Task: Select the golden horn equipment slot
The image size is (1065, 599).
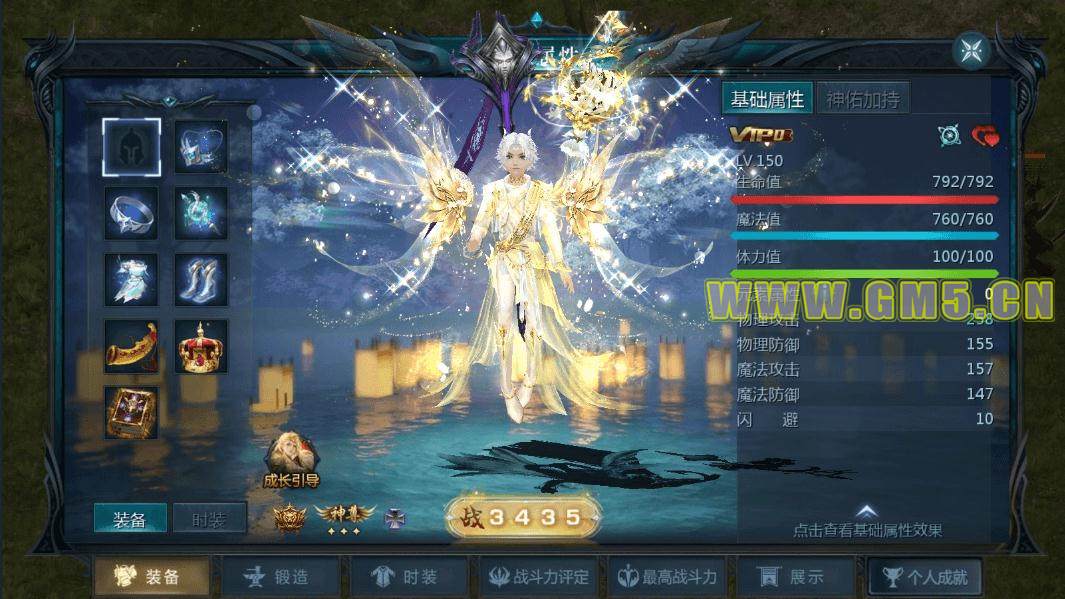Action: tap(131, 346)
